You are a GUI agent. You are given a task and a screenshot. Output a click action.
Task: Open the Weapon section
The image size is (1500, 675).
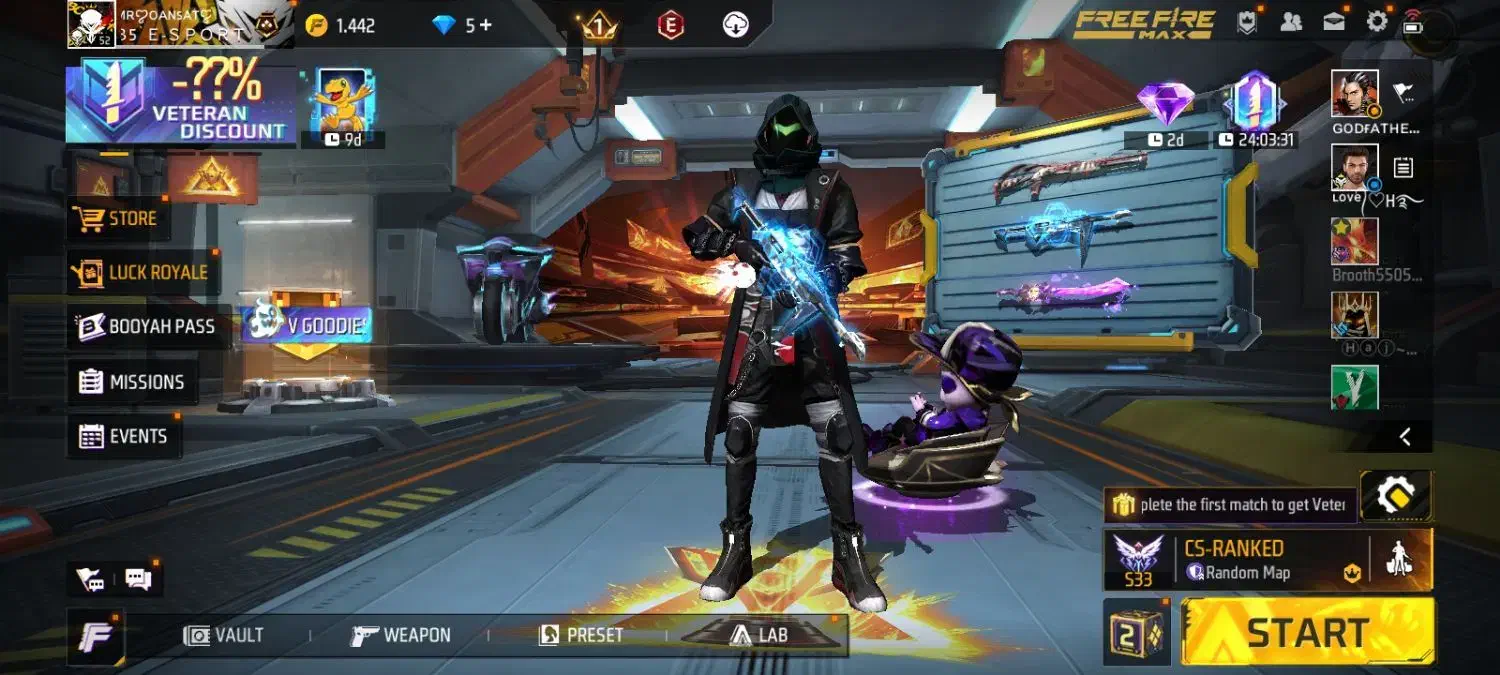pos(401,635)
